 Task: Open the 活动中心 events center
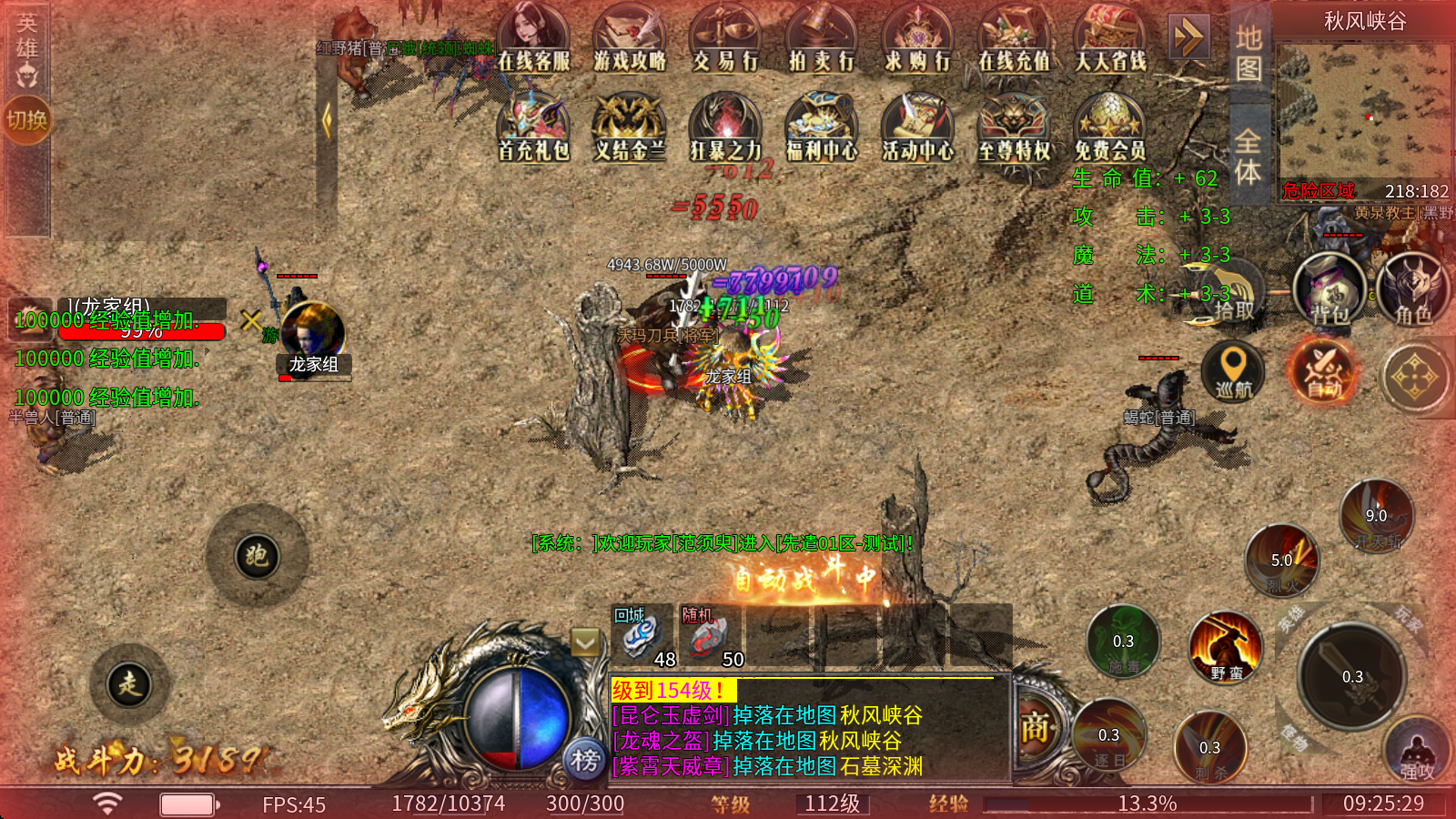point(917,127)
